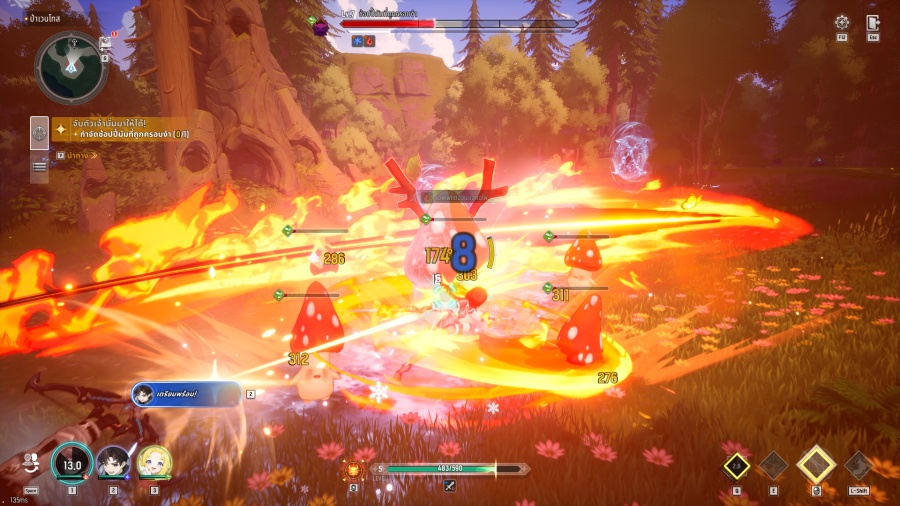Start quest navigation with the arrow link
The height and width of the screenshot is (506, 900).
click(72, 155)
